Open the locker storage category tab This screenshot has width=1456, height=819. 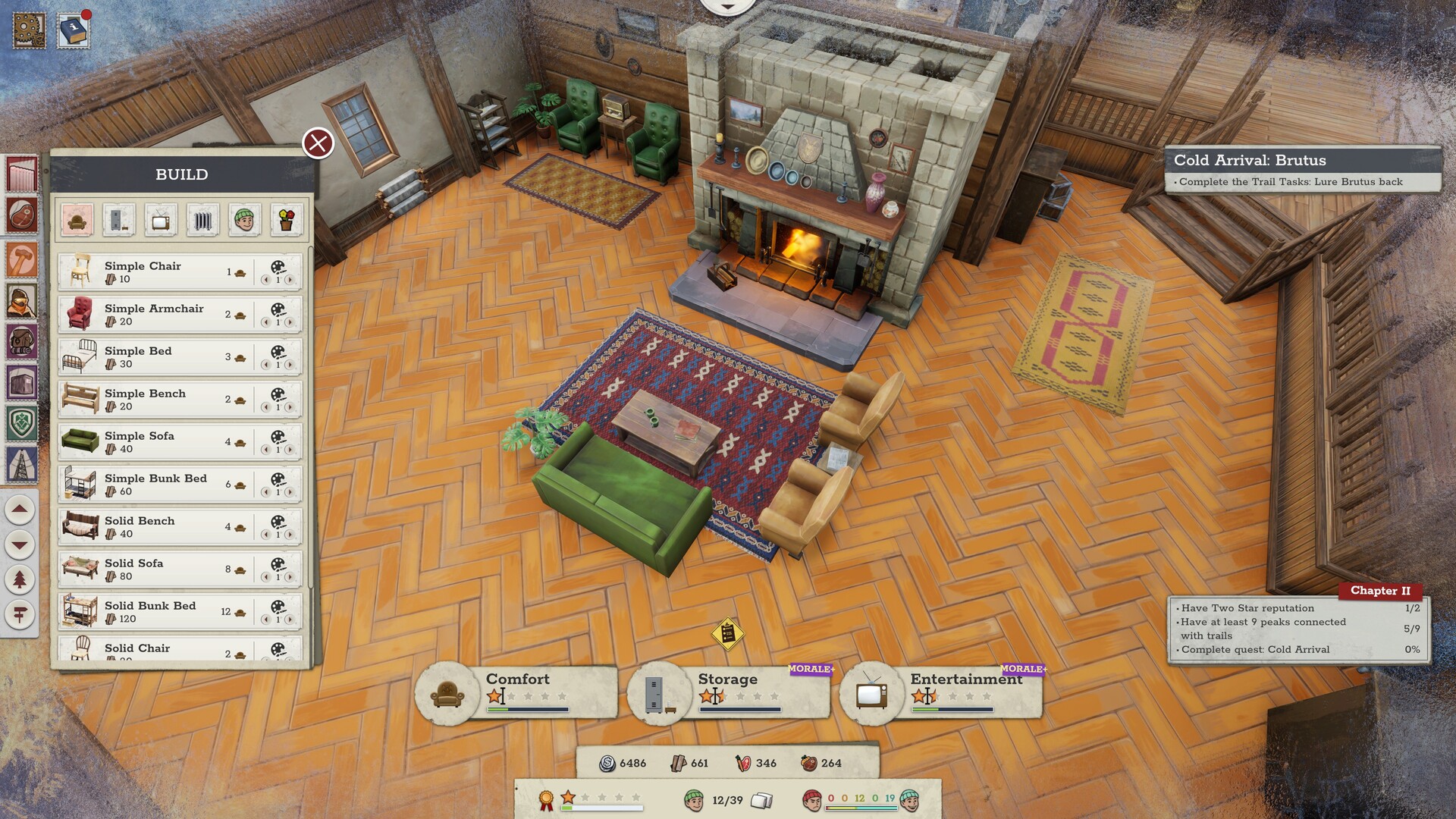[119, 221]
